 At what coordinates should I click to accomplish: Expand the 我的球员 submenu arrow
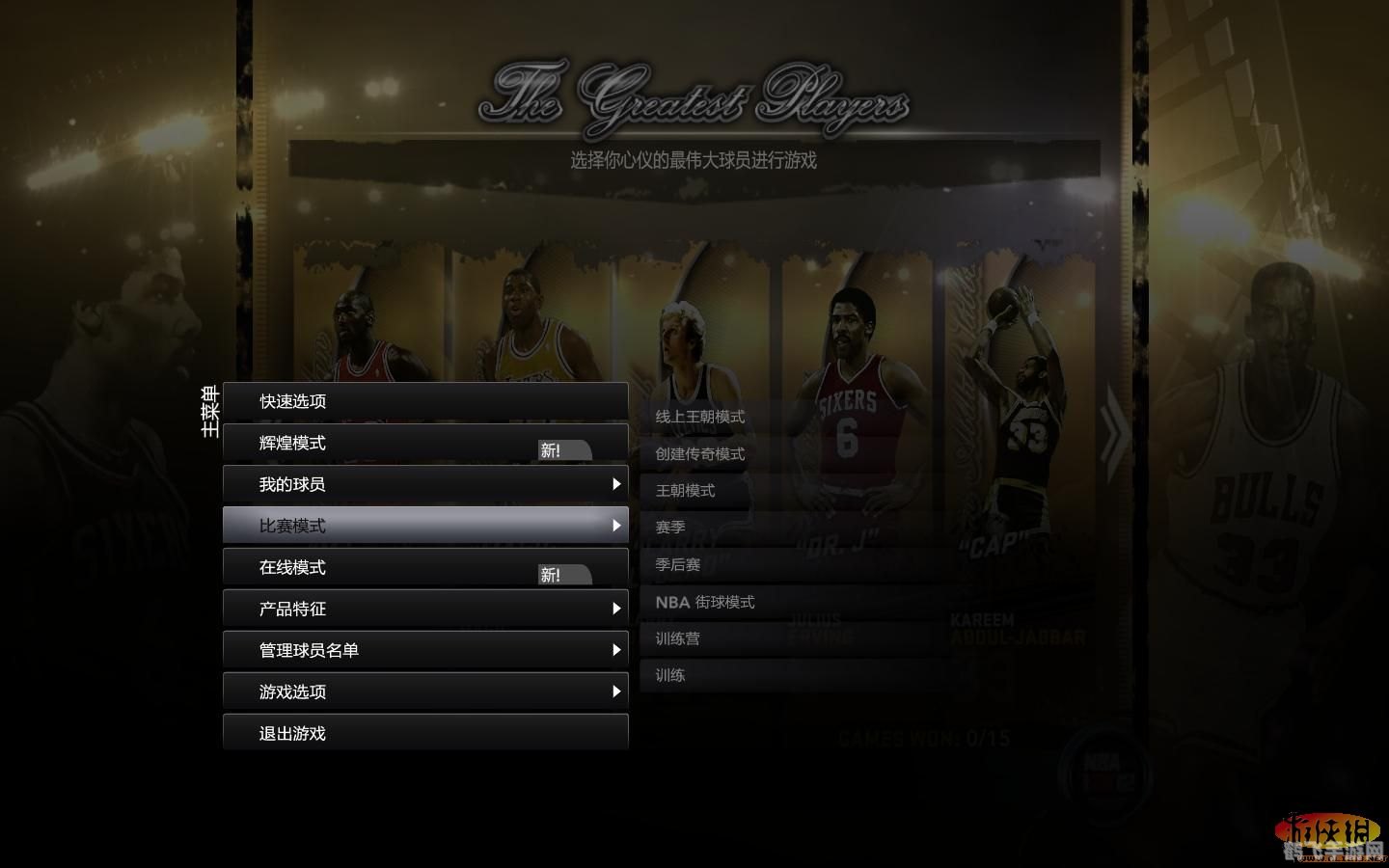pos(617,483)
